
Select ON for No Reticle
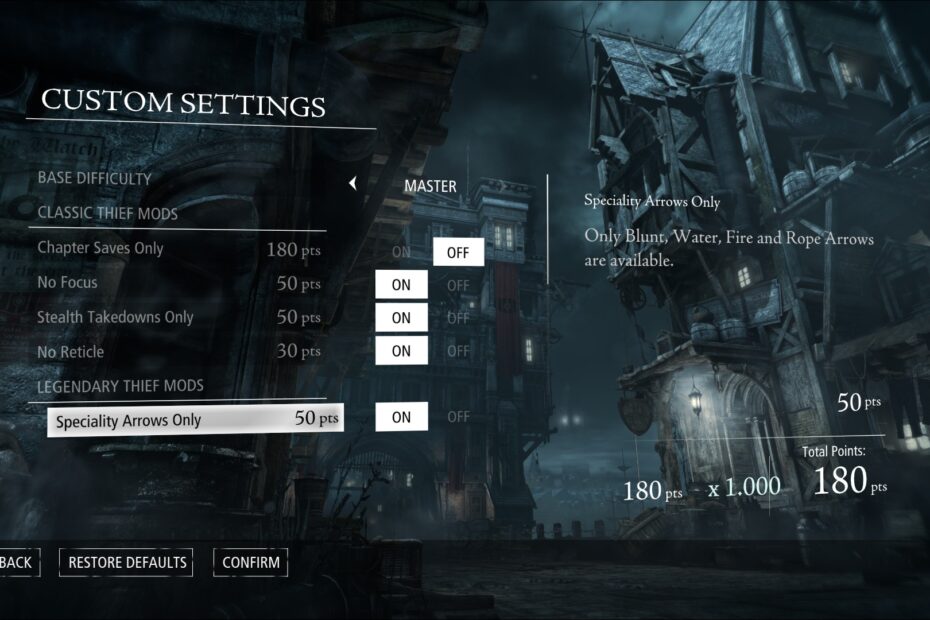click(x=401, y=351)
